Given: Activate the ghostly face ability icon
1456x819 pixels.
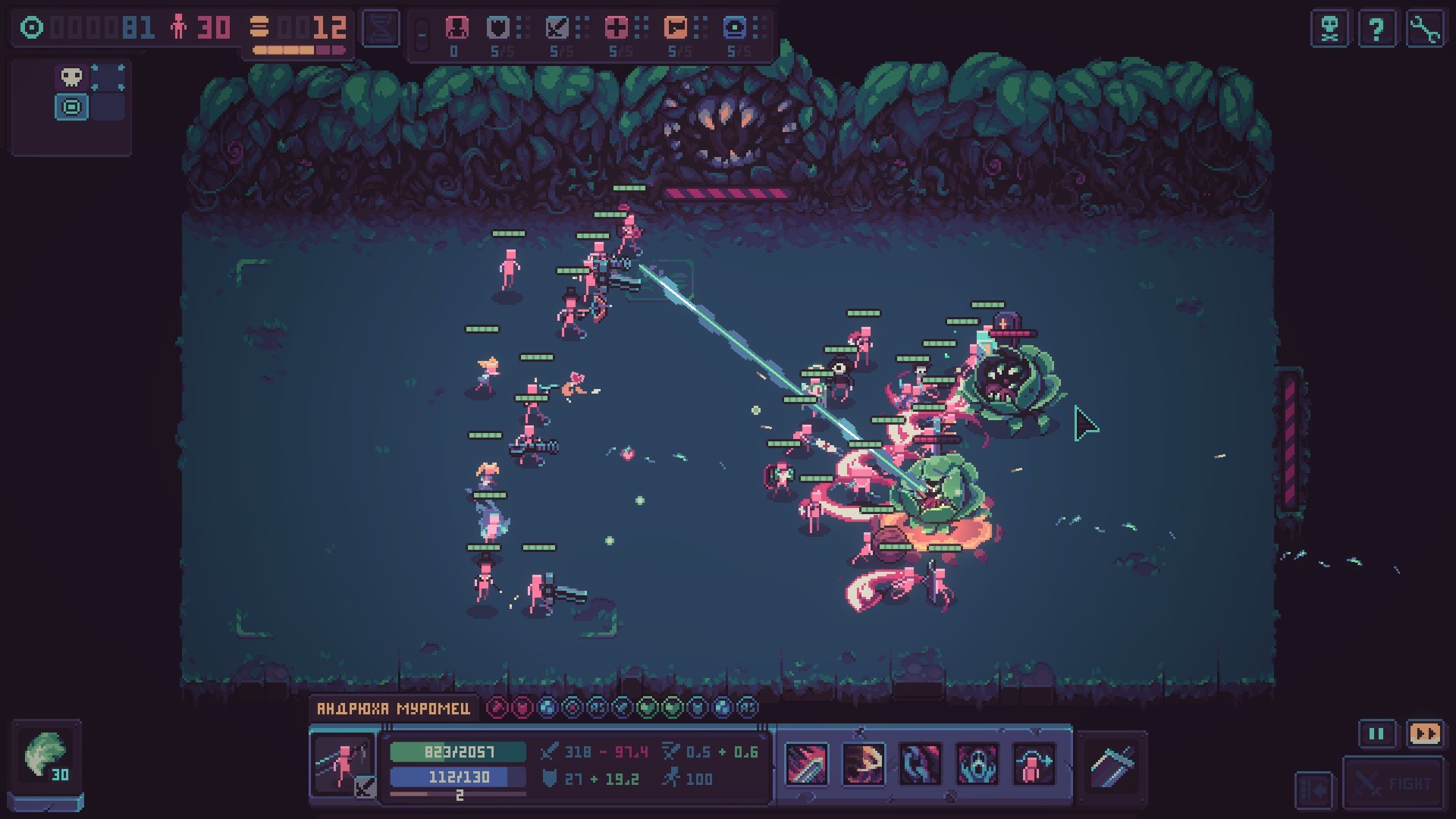Looking at the screenshot, I should click(x=977, y=764).
